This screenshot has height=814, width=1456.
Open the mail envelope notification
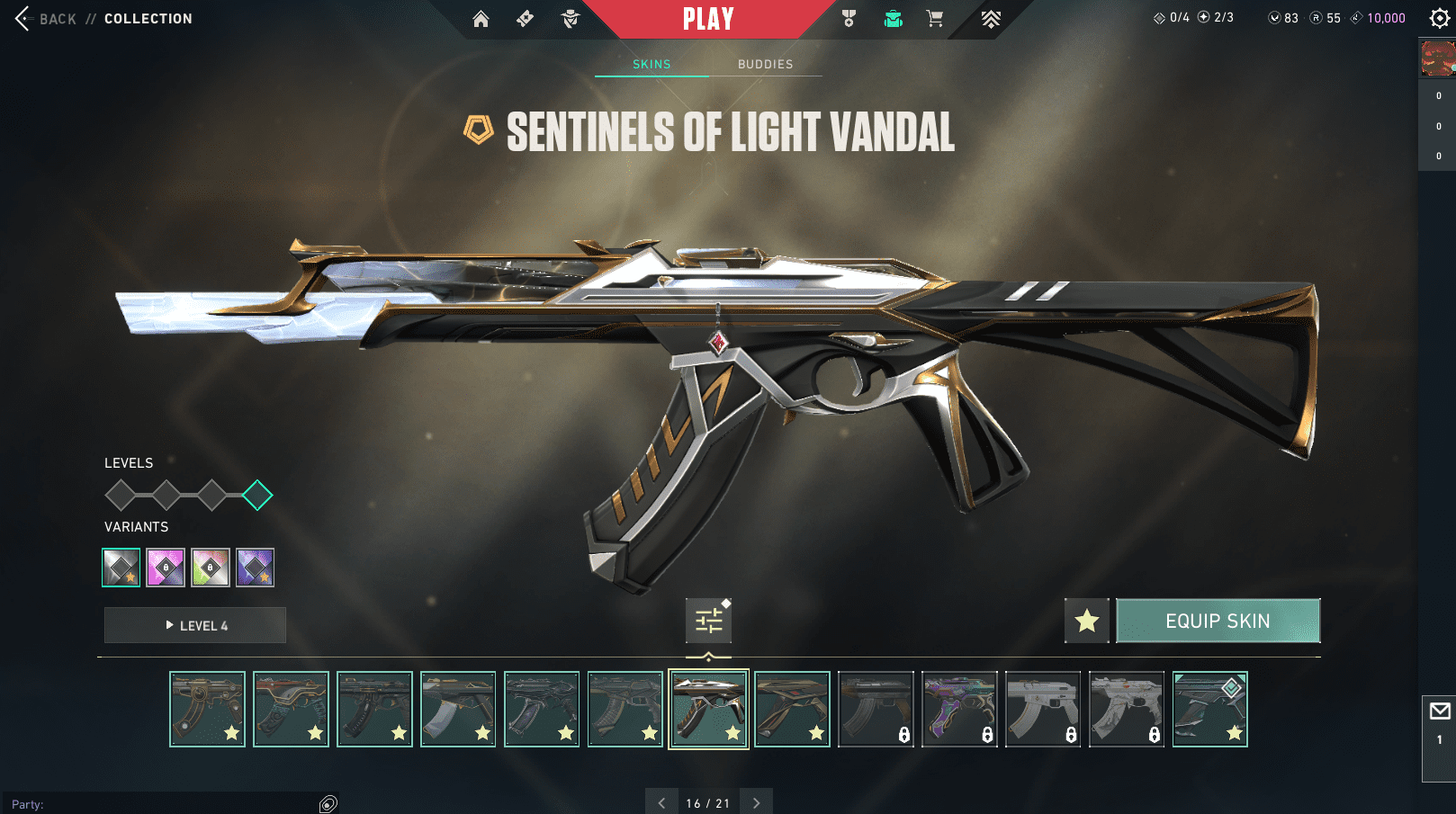point(1439,711)
